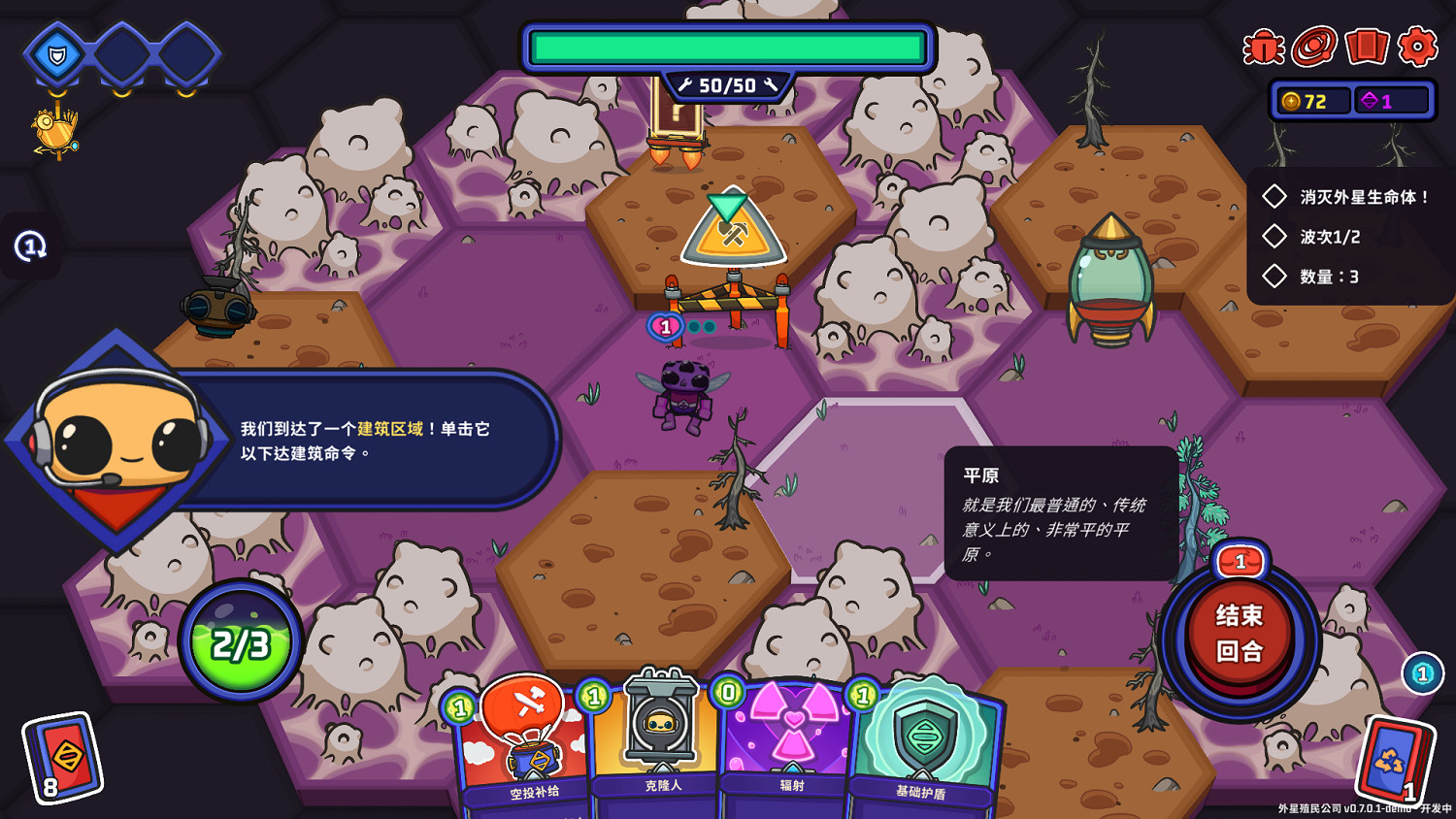Check the 数量:3 objective diamond
The image size is (1456, 819).
[1275, 277]
